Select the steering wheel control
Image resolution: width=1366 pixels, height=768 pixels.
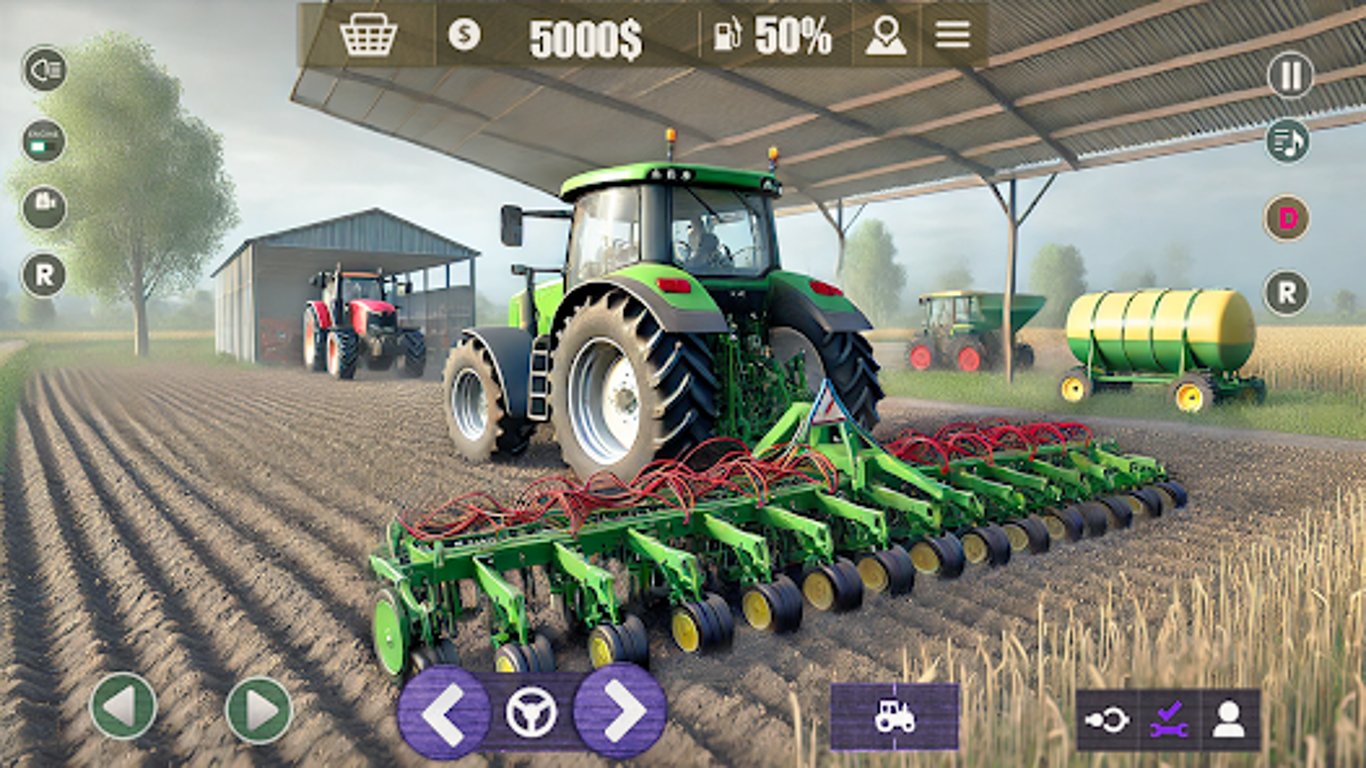point(533,713)
